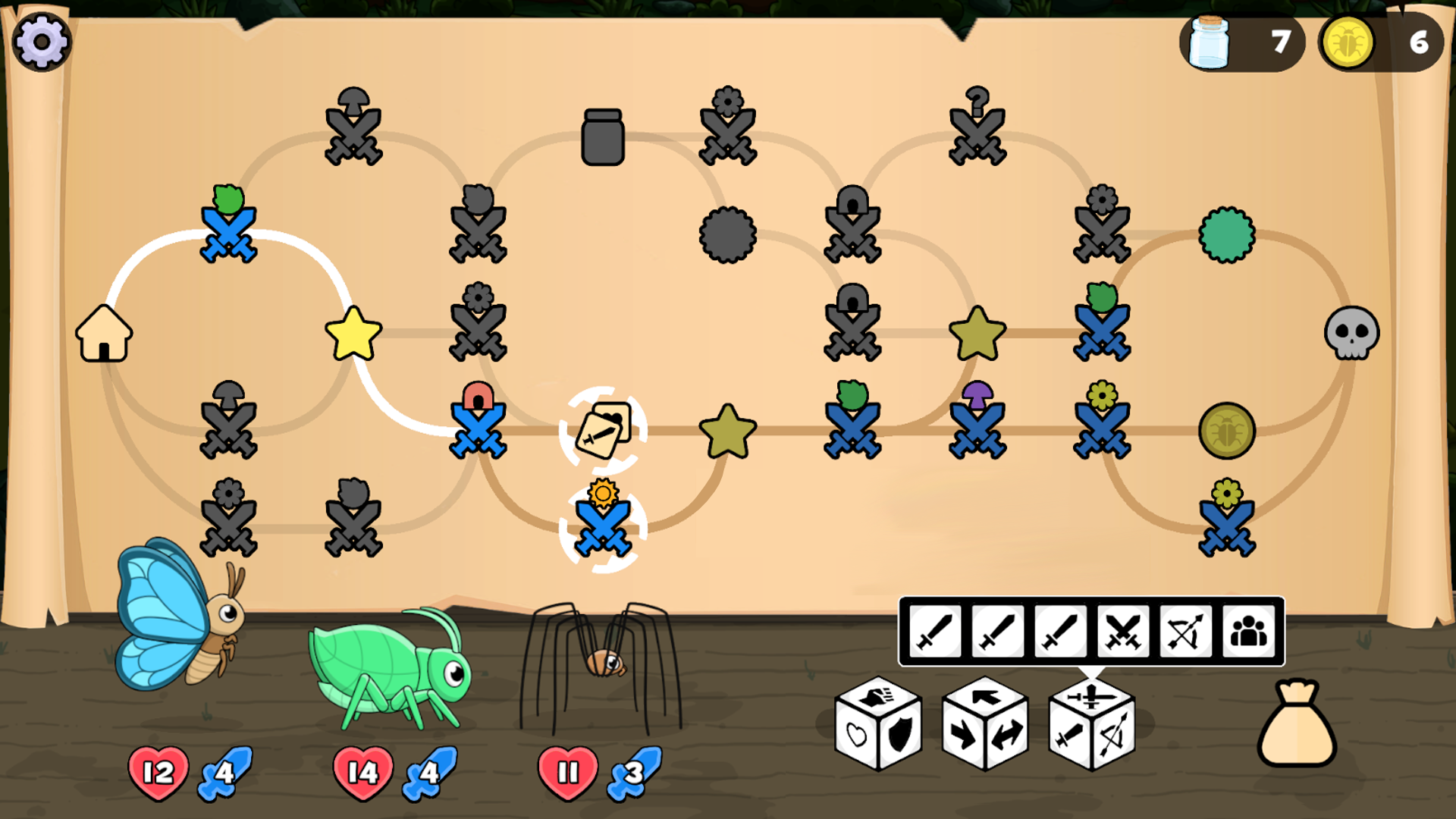Open the highlighted card reward node
Viewport: 1456px width, 819px height.
tap(603, 428)
